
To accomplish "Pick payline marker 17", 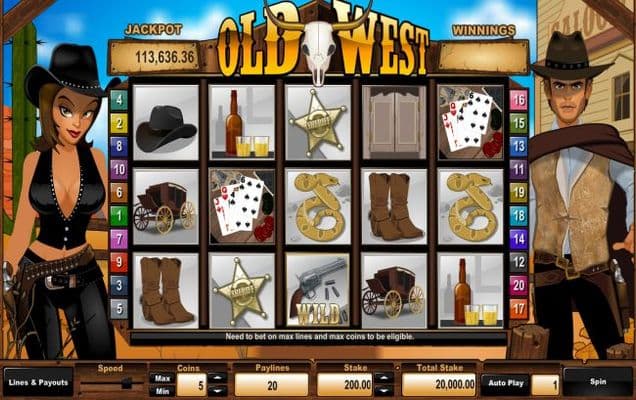I will (518, 307).
